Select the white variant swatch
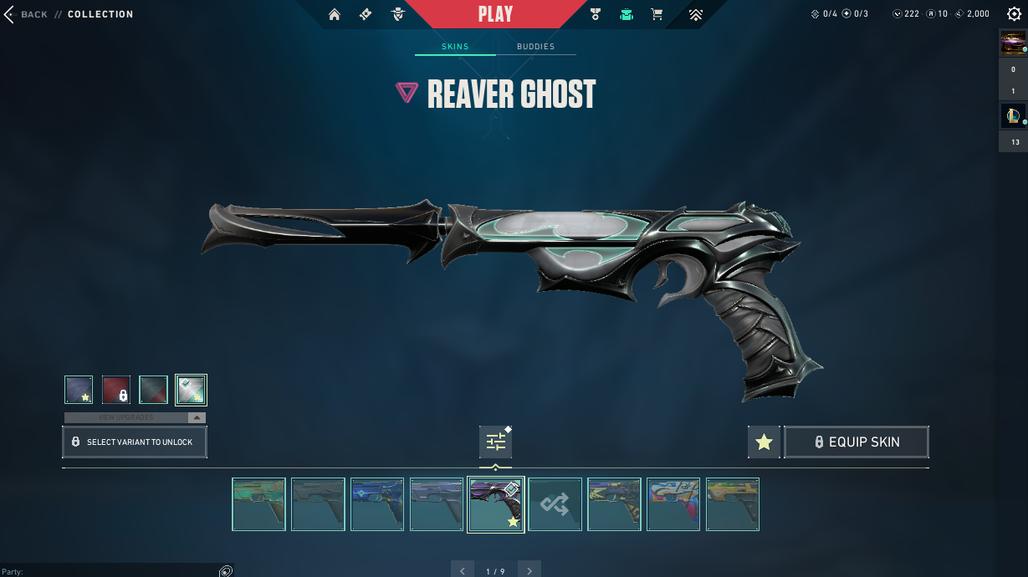 pyautogui.click(x=190, y=390)
